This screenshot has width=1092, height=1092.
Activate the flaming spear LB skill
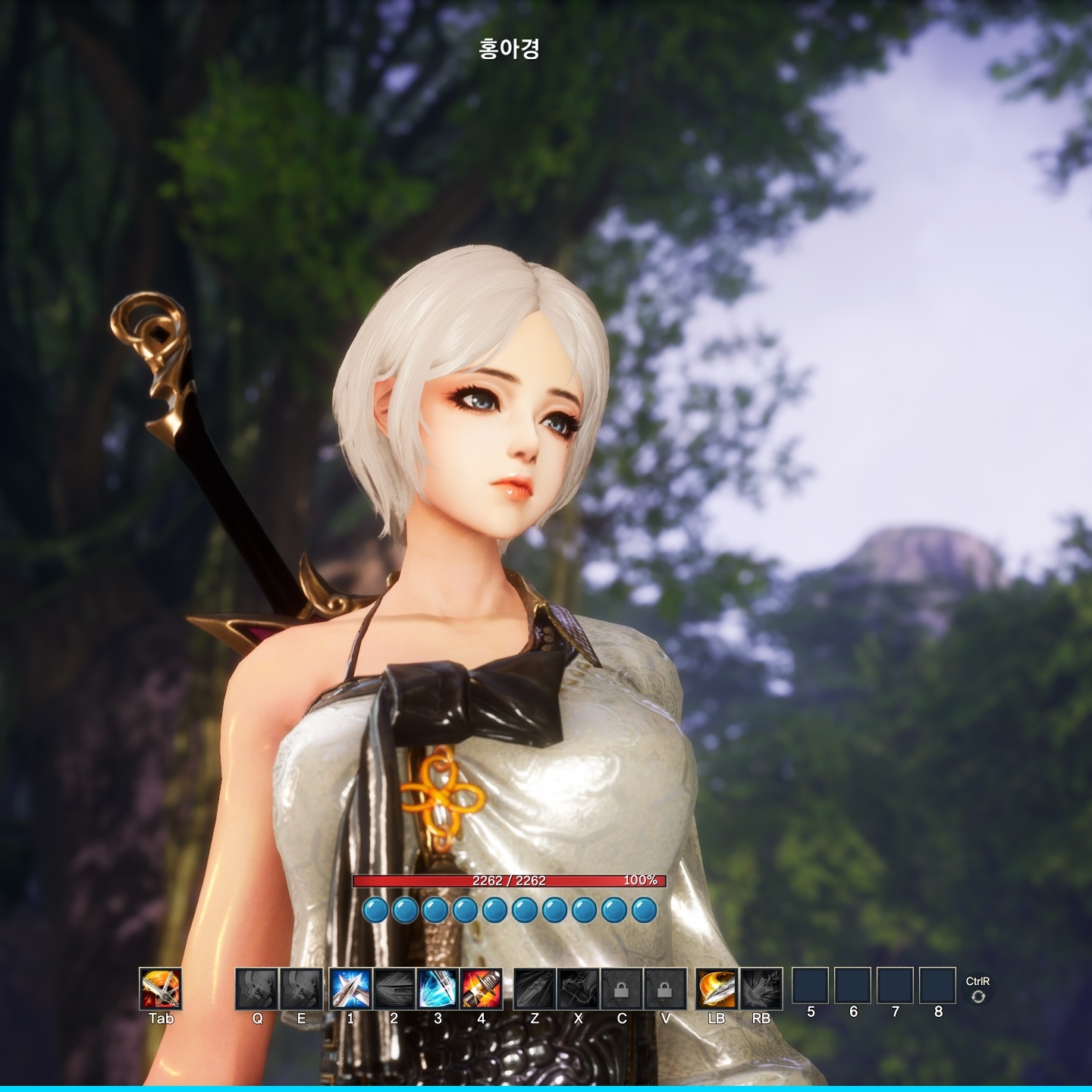click(717, 990)
